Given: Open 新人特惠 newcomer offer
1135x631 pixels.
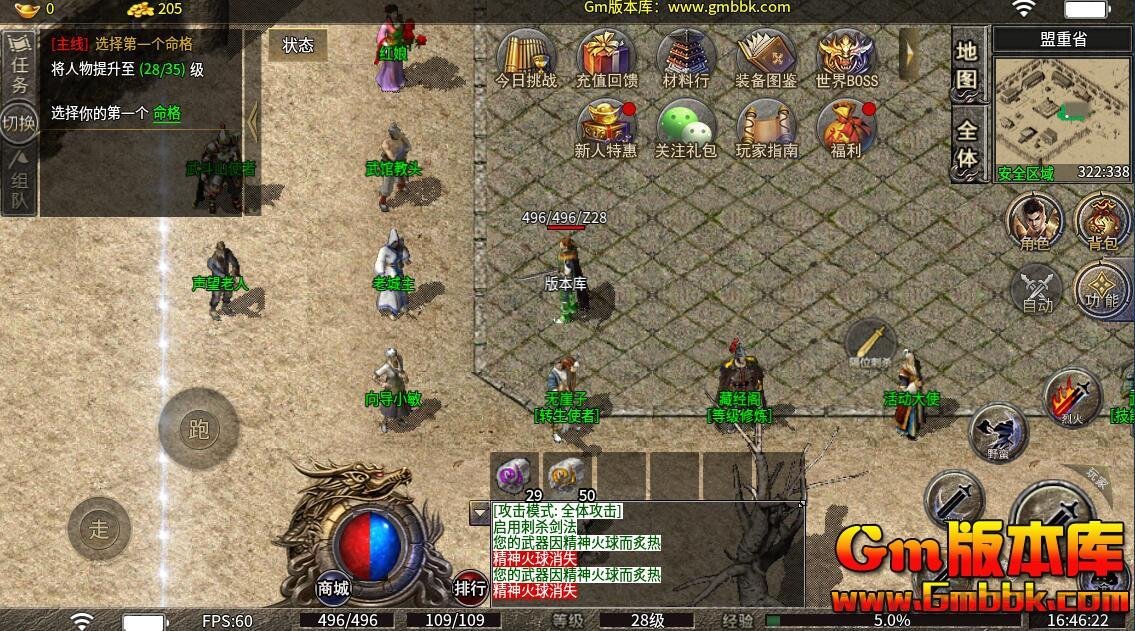Looking at the screenshot, I should click(x=607, y=128).
